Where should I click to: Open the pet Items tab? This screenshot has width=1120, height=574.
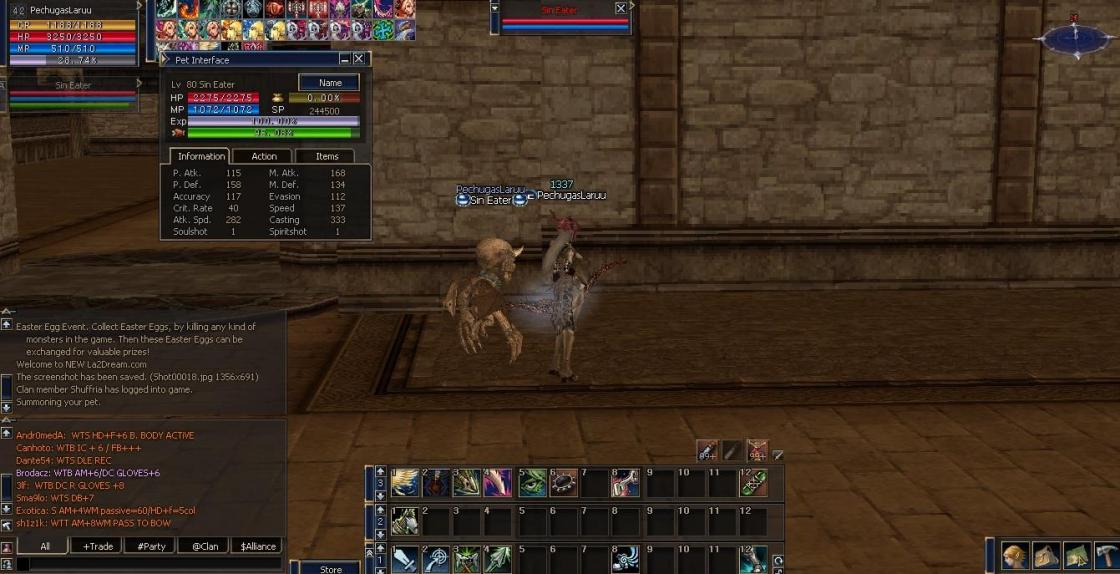(x=327, y=156)
